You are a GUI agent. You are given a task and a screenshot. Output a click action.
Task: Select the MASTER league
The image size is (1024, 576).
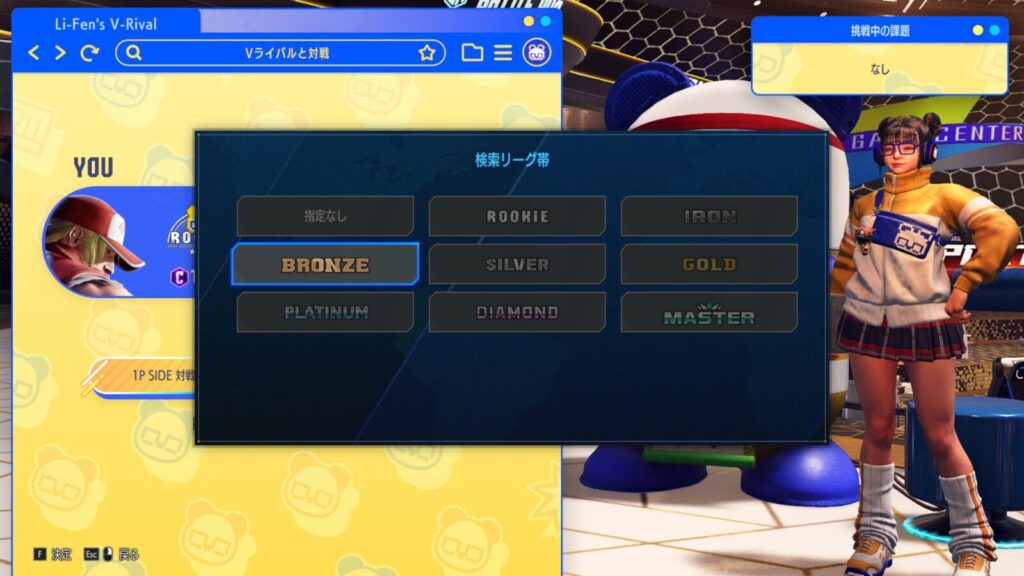pos(709,313)
